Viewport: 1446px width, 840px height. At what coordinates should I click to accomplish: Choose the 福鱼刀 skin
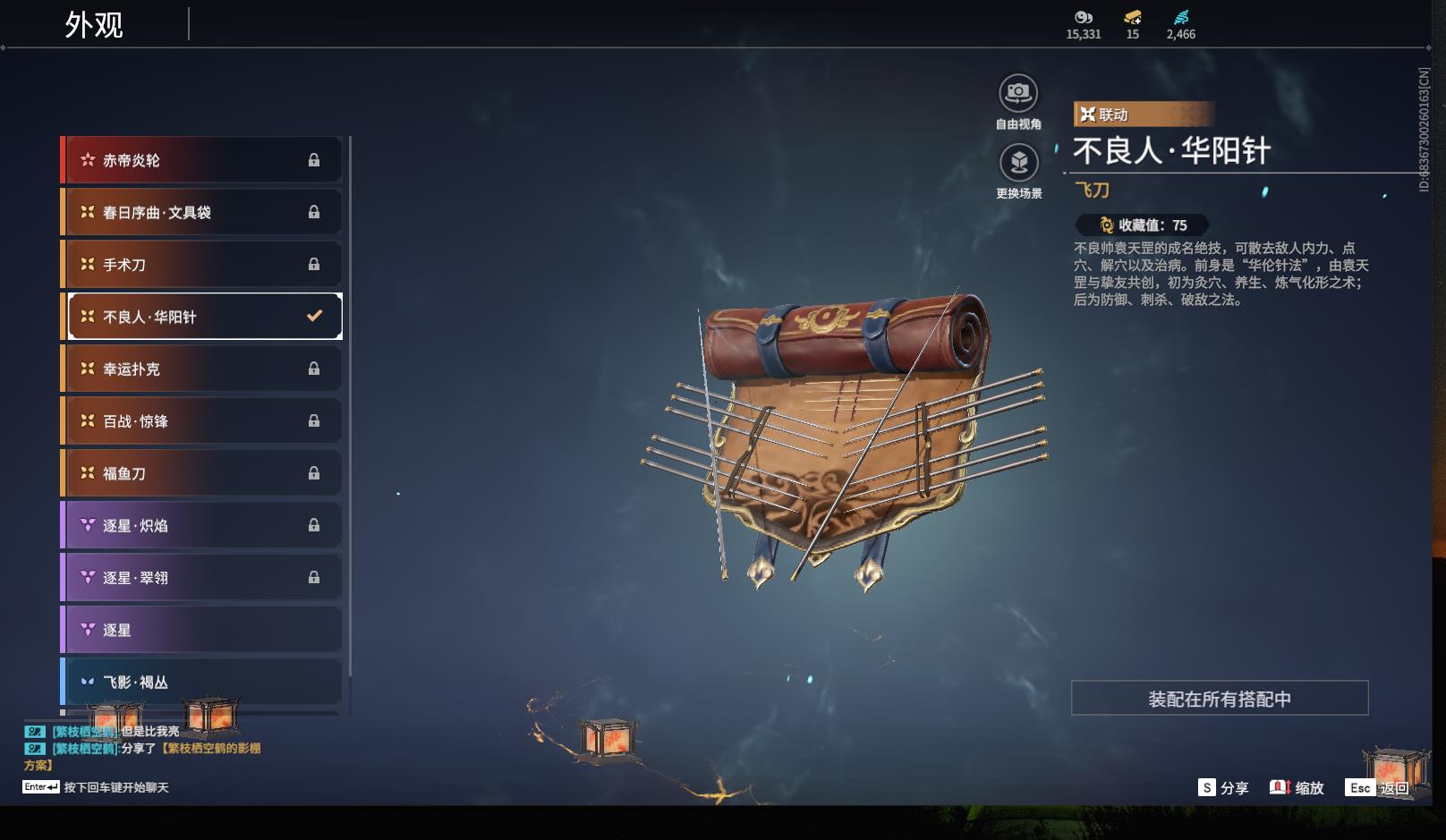[203, 473]
